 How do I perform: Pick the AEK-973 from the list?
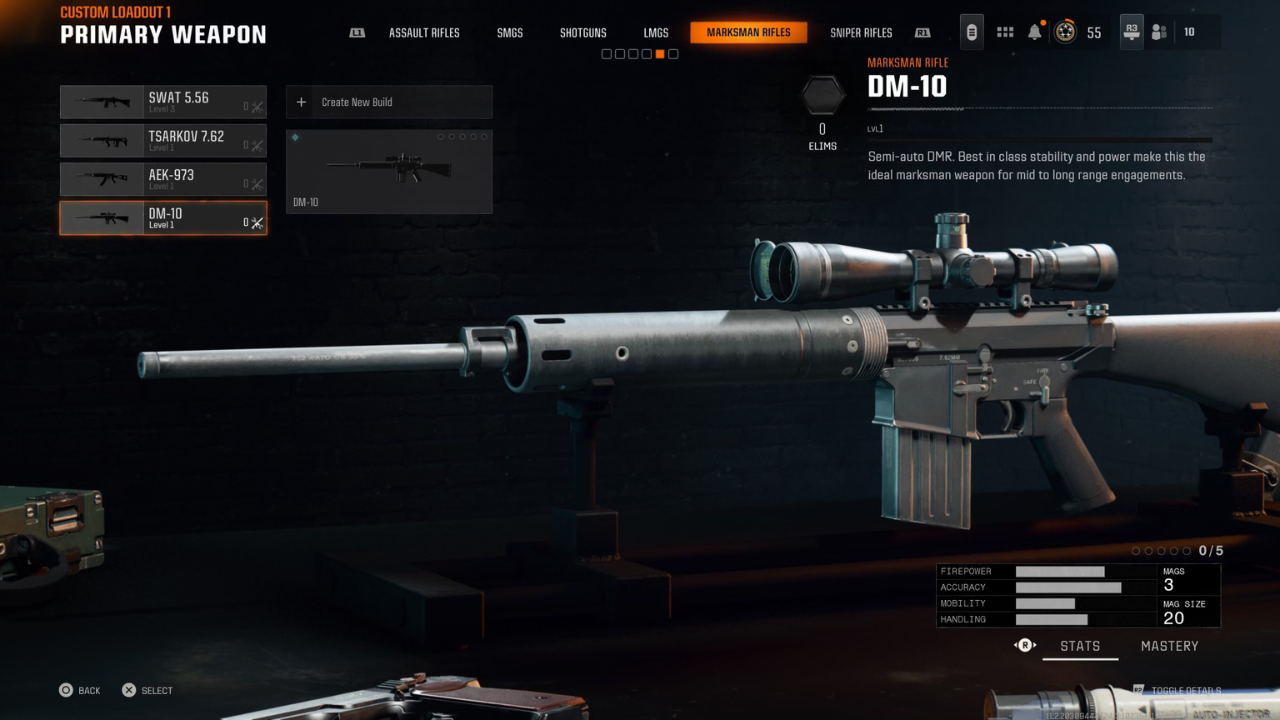tap(163, 179)
